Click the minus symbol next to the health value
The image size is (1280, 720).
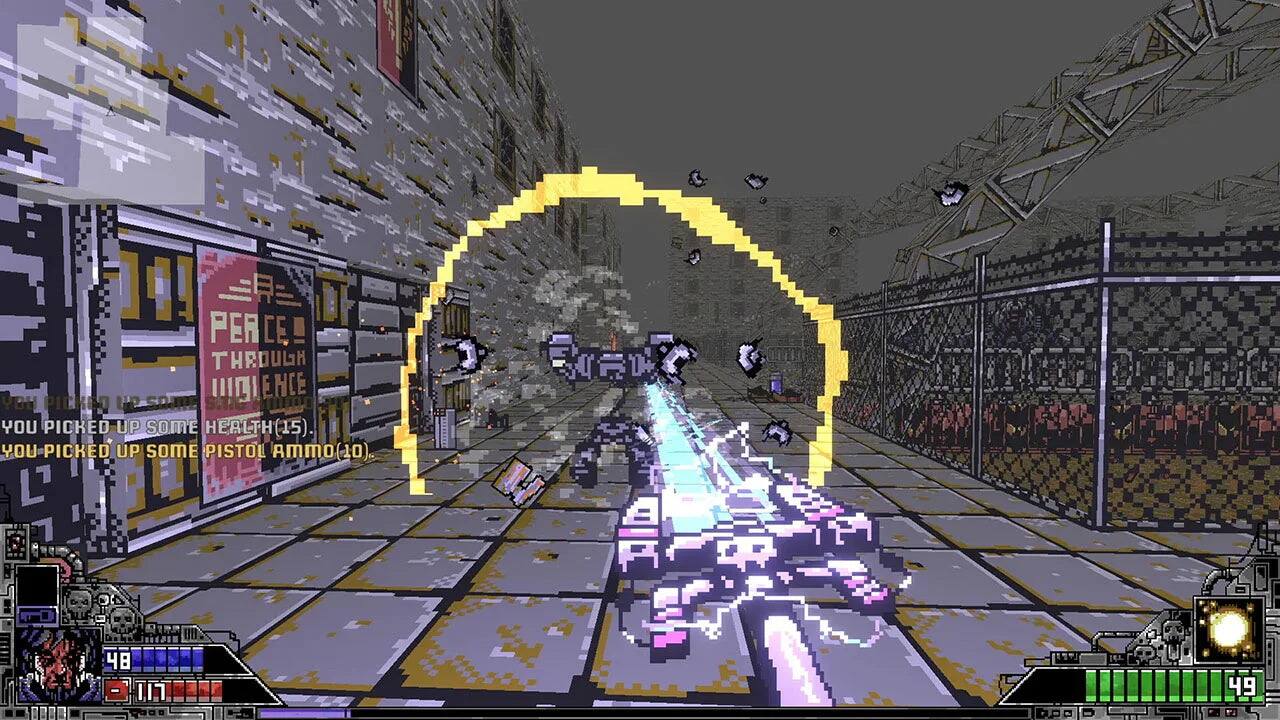coord(115,689)
